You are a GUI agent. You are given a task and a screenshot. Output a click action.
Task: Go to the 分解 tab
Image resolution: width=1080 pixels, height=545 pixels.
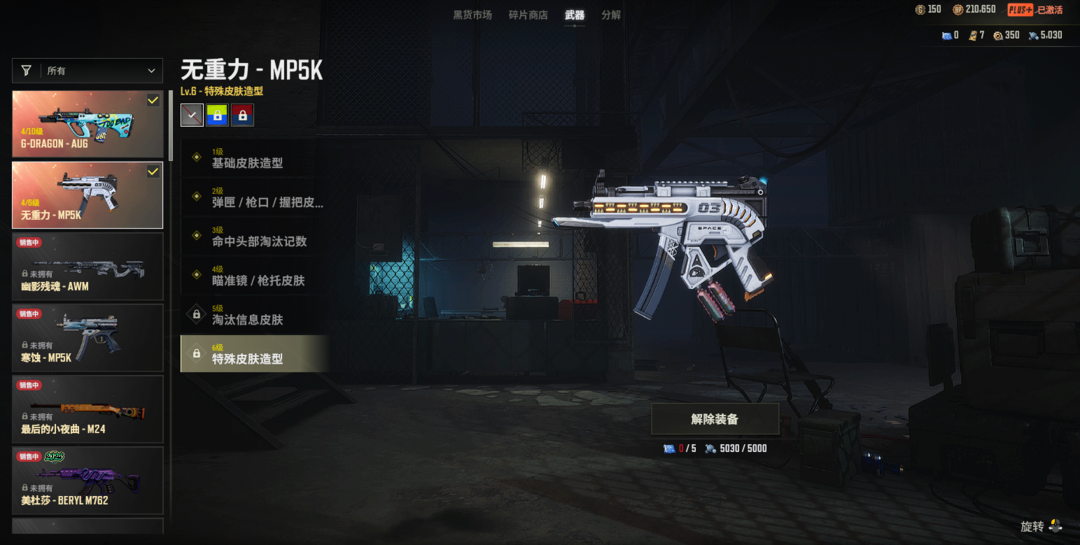tap(611, 15)
